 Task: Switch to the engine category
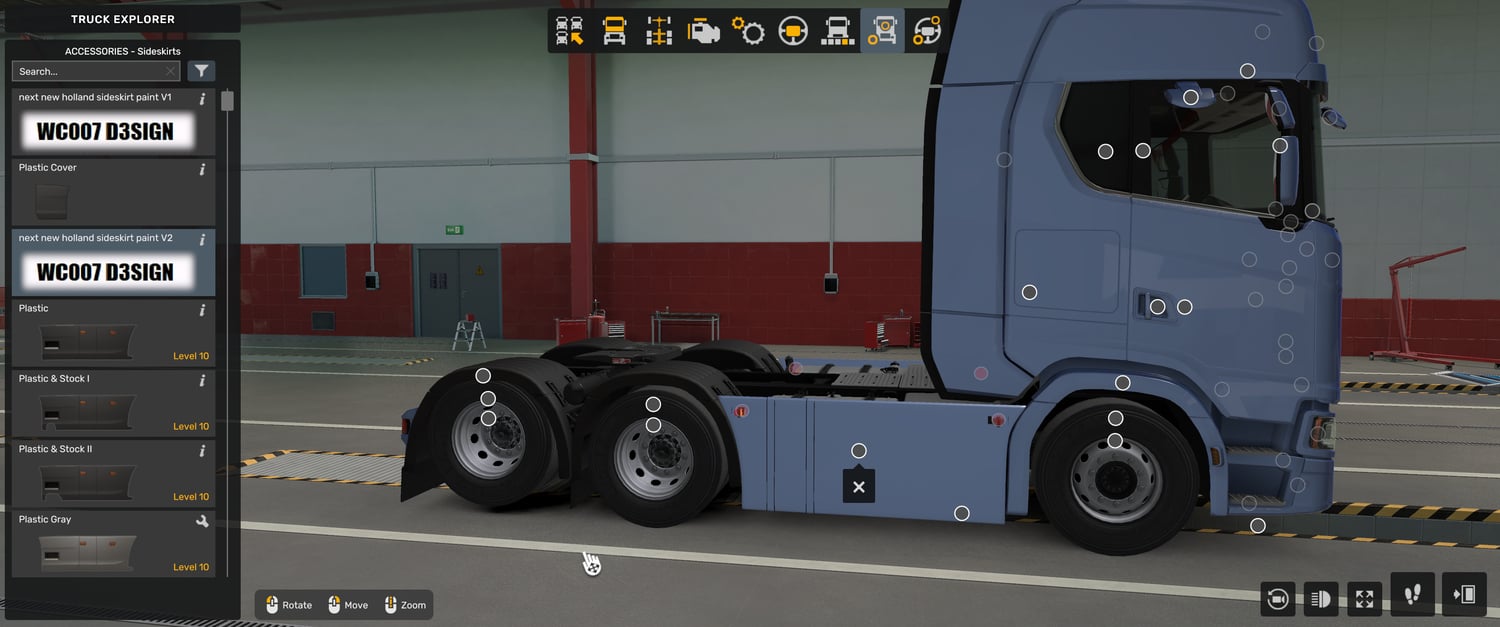tap(704, 31)
